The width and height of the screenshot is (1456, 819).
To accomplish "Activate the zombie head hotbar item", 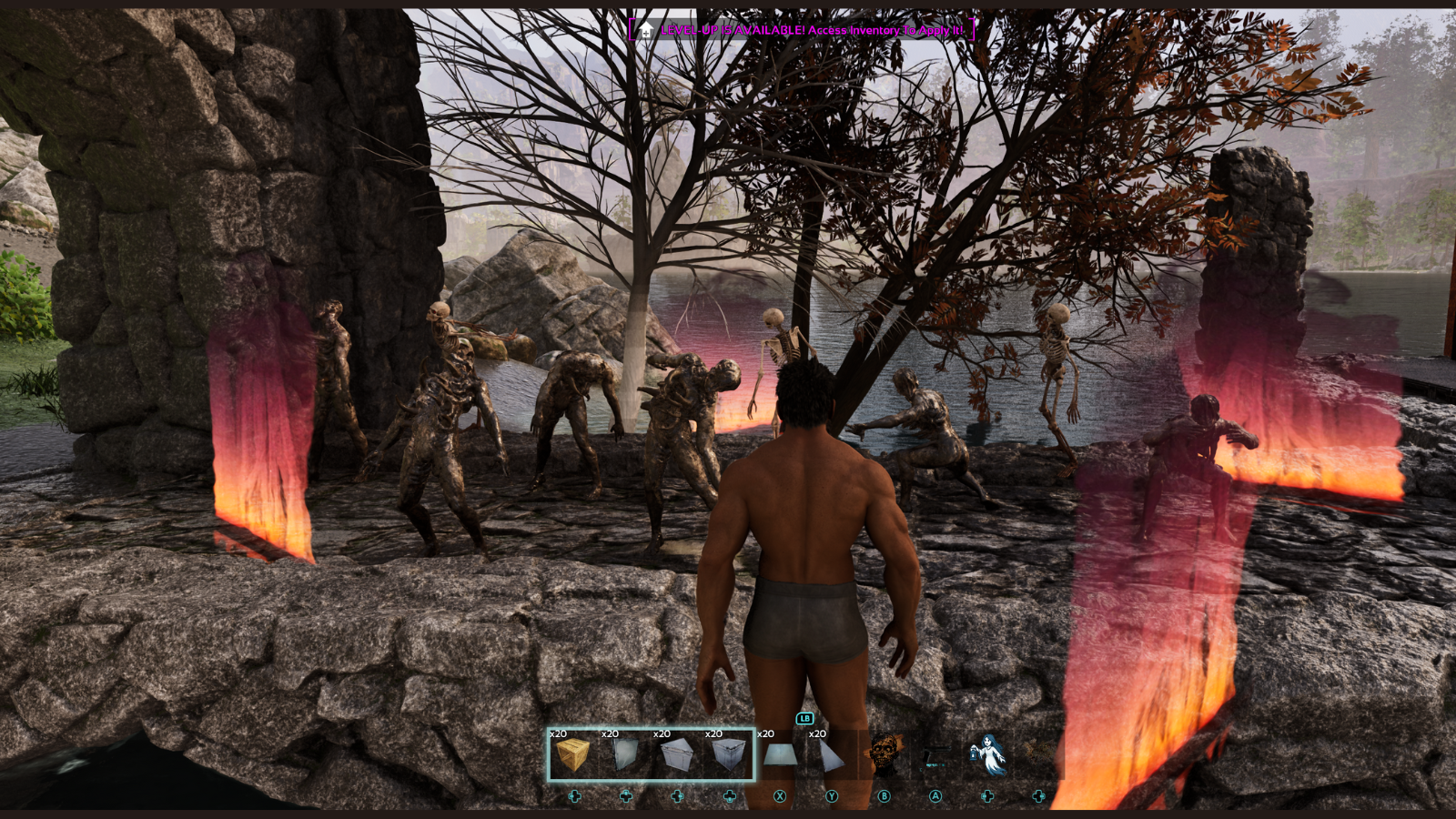I will click(x=884, y=754).
